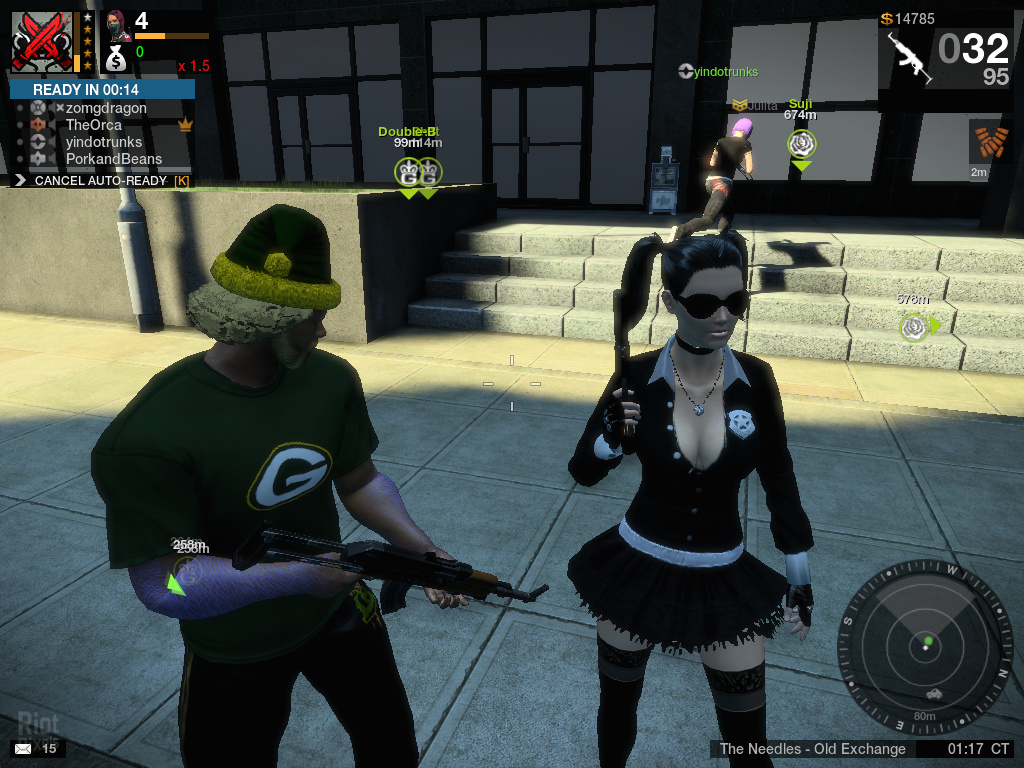Open the crossed red guns emblem

click(x=42, y=42)
